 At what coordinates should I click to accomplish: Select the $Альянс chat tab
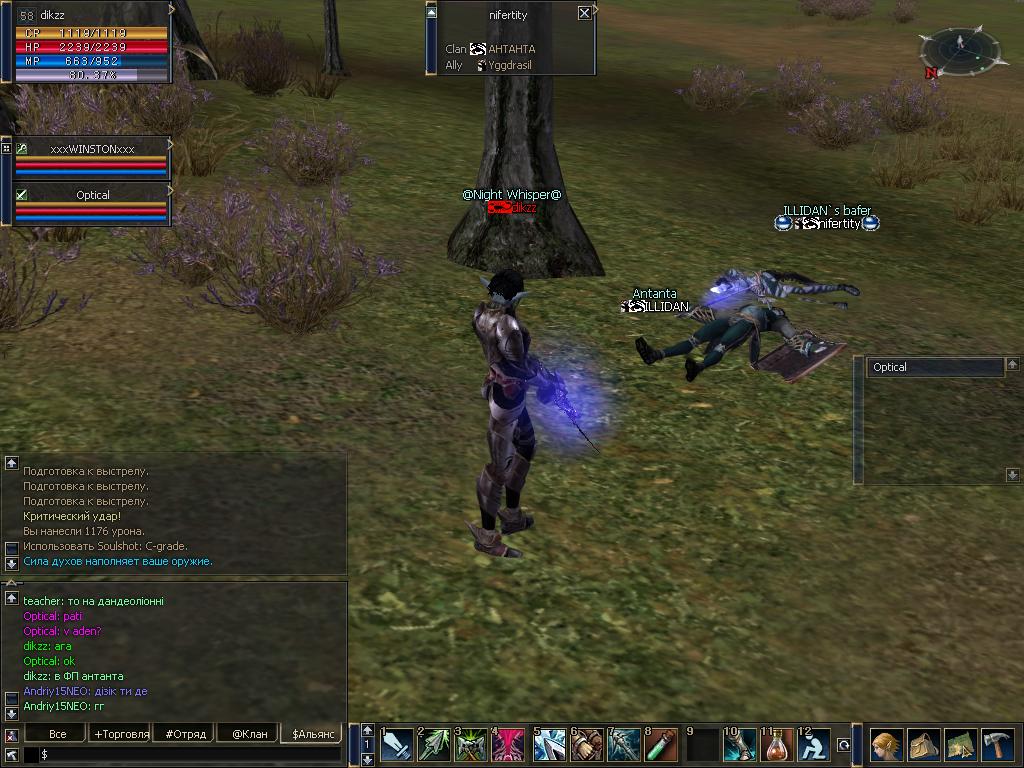(x=311, y=734)
